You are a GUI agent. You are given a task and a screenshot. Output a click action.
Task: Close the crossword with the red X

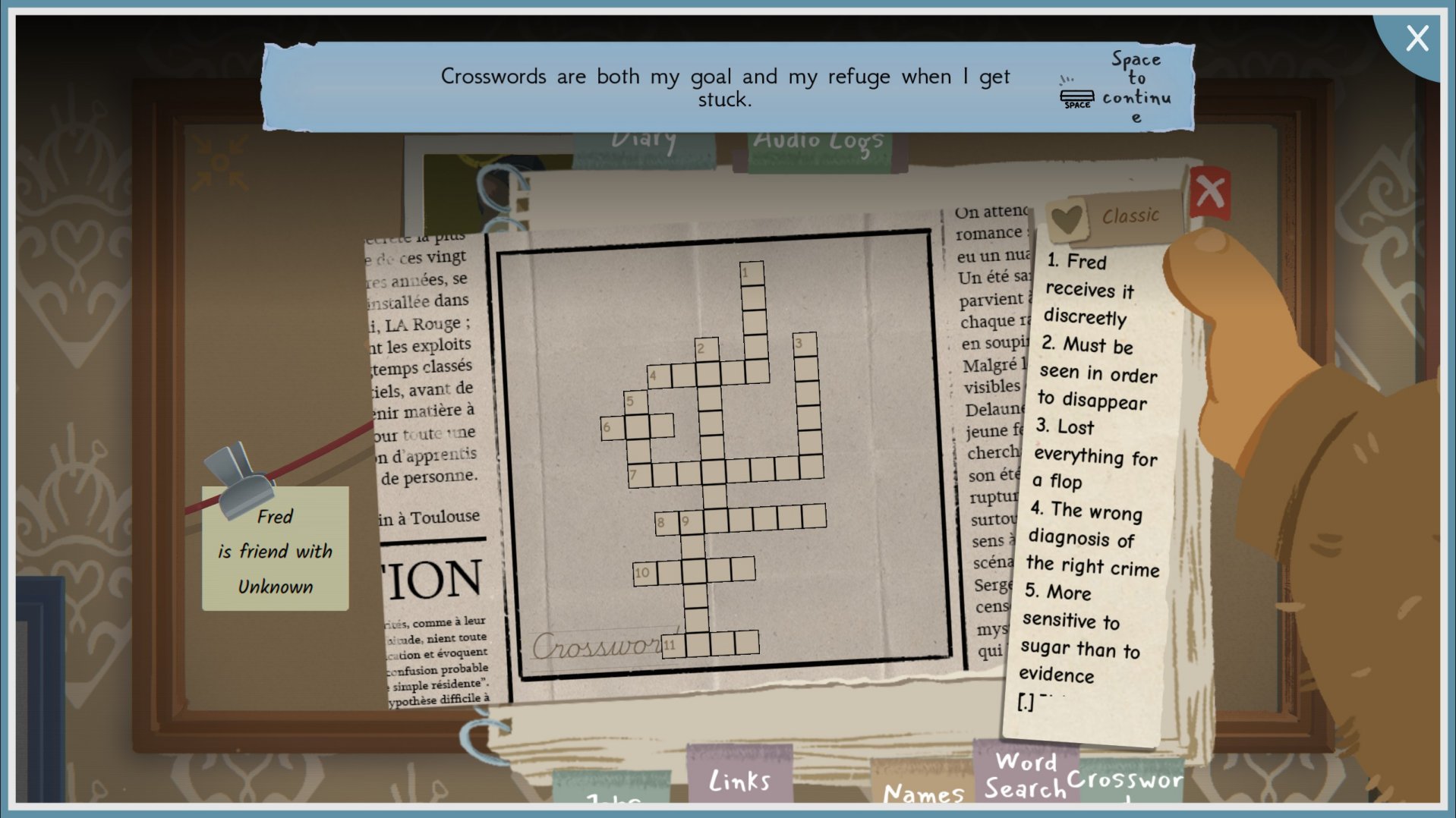pyautogui.click(x=1210, y=193)
